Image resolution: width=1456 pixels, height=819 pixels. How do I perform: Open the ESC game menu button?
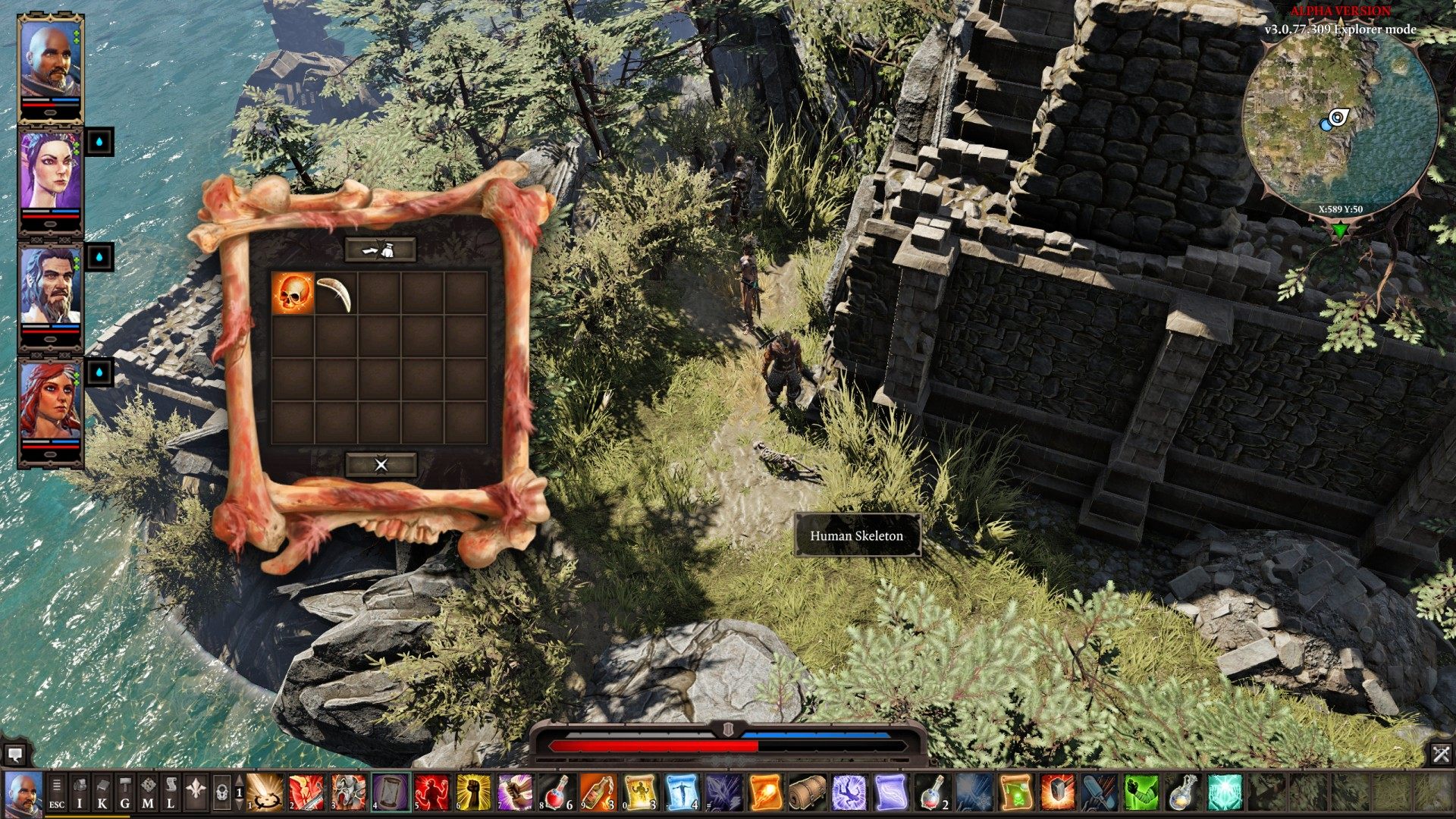pos(57,792)
